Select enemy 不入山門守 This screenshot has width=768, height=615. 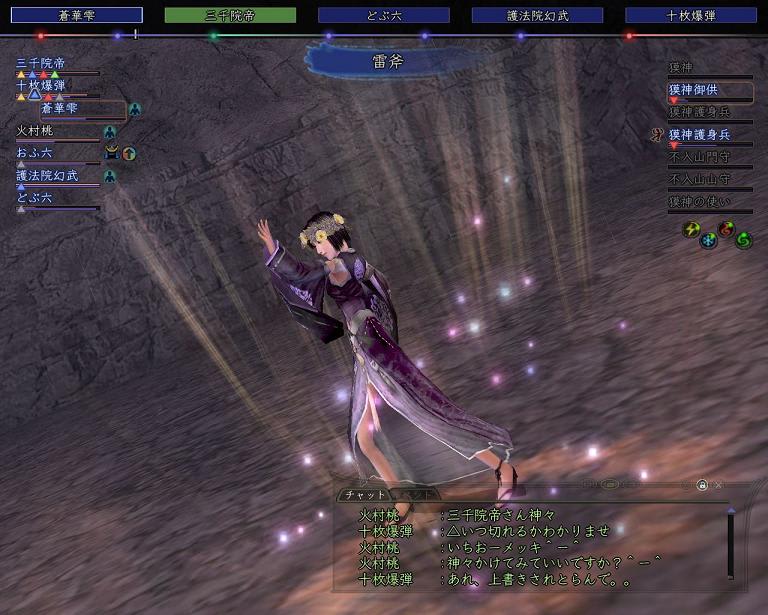point(700,157)
